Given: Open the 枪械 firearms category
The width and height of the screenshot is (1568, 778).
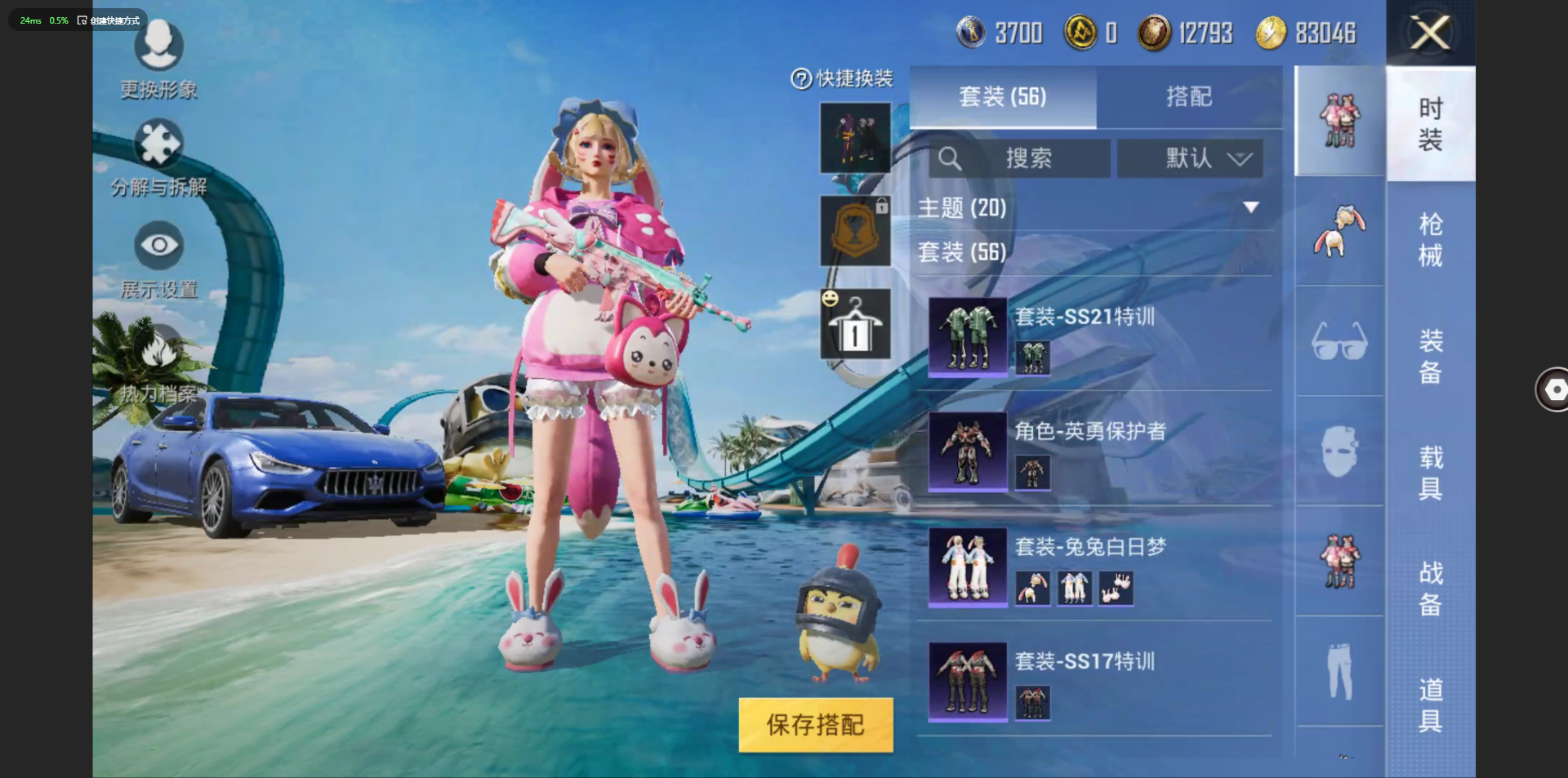Looking at the screenshot, I should (x=1430, y=239).
